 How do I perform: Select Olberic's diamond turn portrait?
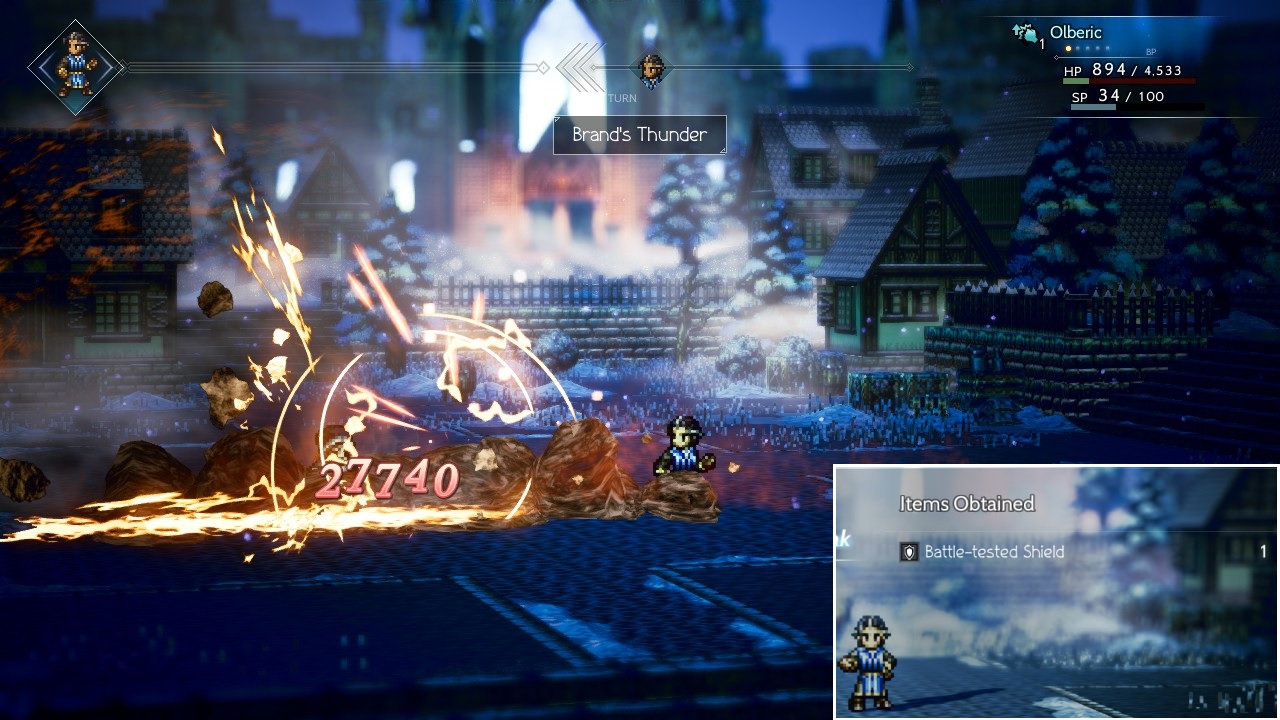(x=76, y=67)
